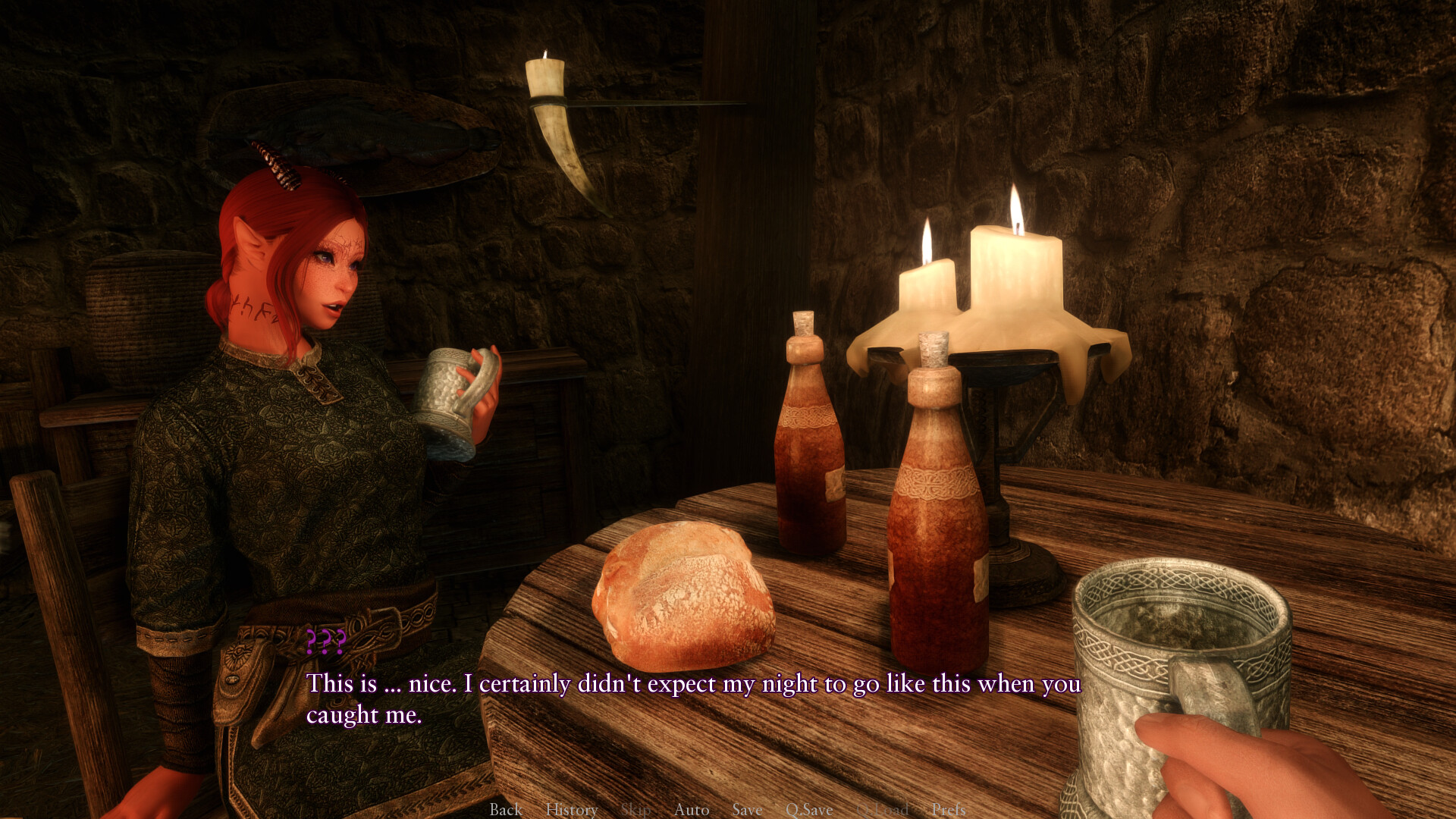The height and width of the screenshot is (819, 1456).
Task: Quick save with the Q.Save button
Action: click(809, 809)
